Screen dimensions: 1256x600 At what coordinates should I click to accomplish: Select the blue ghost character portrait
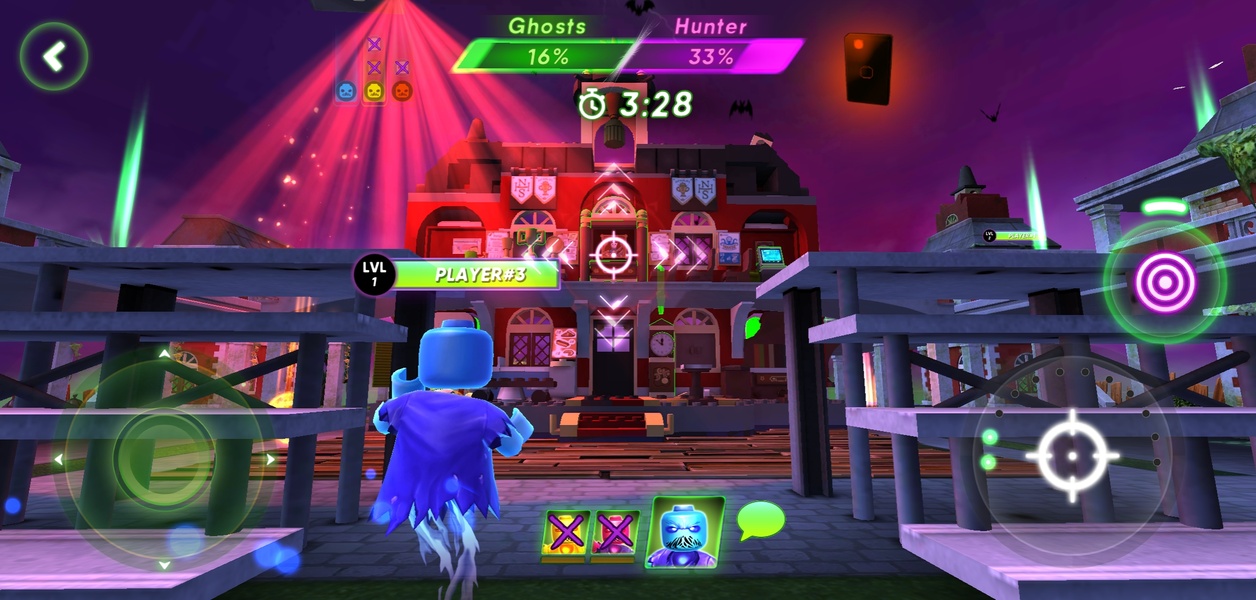pos(685,532)
